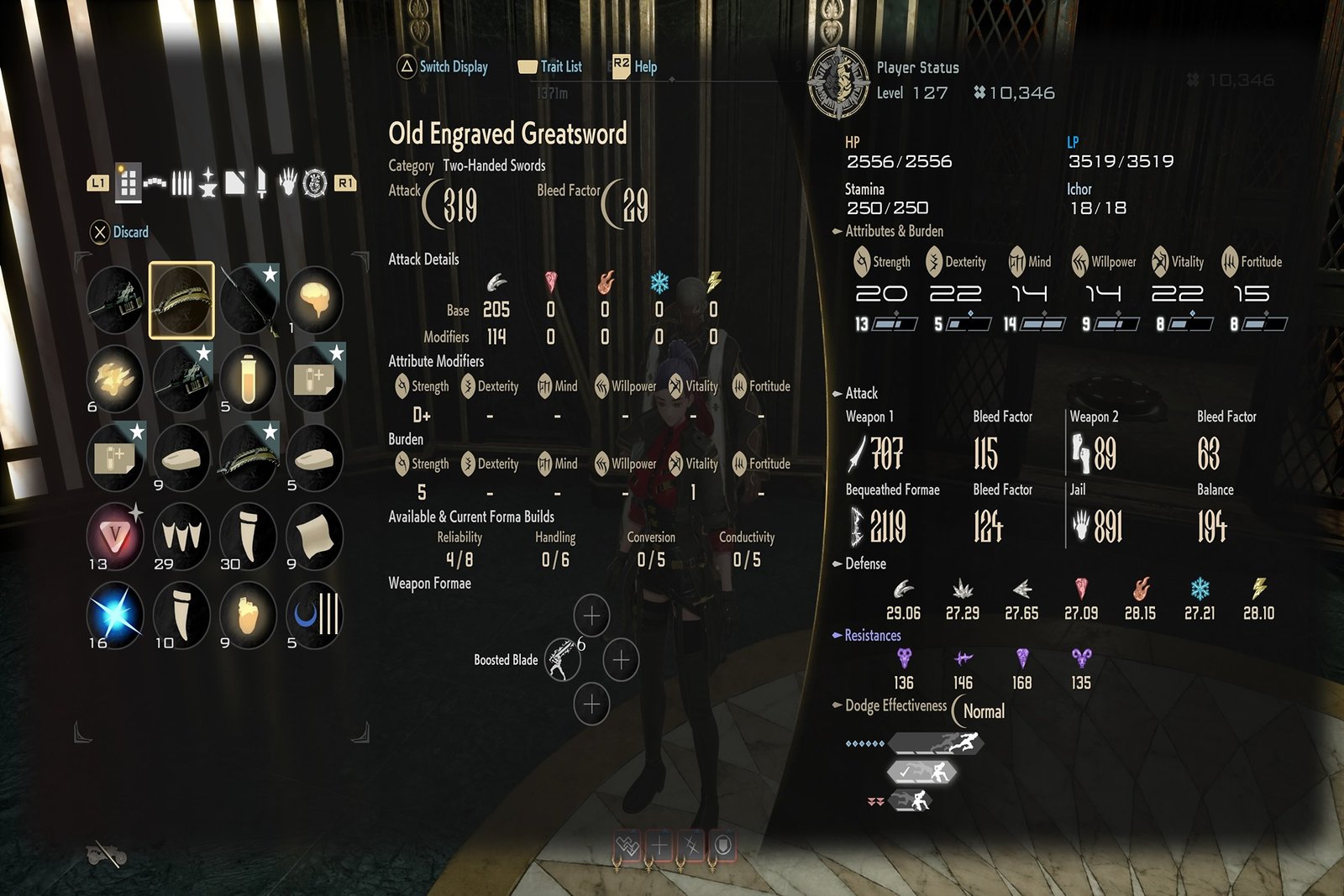This screenshot has width=1344, height=896.
Task: Open the Trait List tab
Action: (561, 67)
